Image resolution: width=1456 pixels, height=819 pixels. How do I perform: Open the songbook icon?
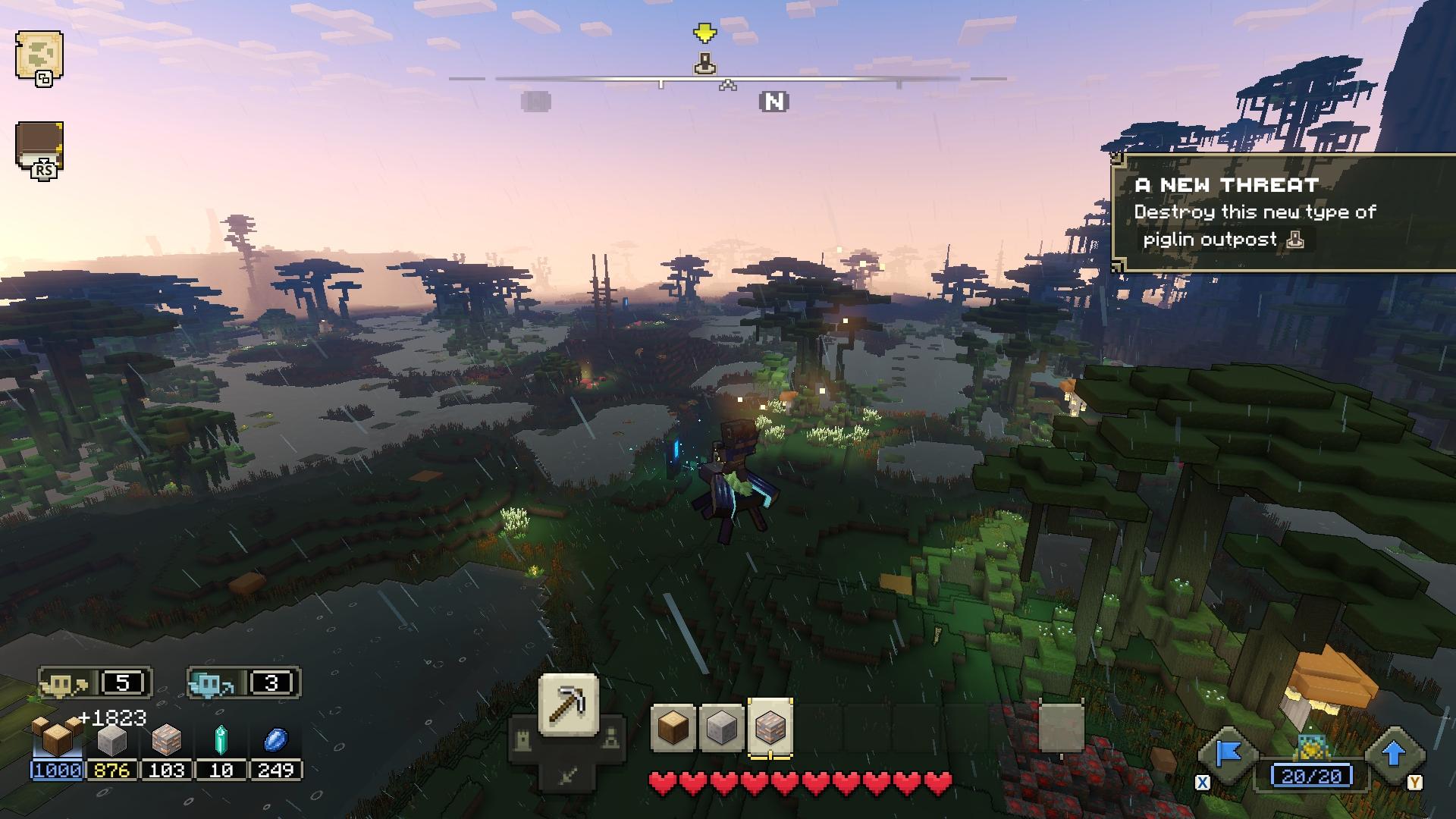pos(39,146)
